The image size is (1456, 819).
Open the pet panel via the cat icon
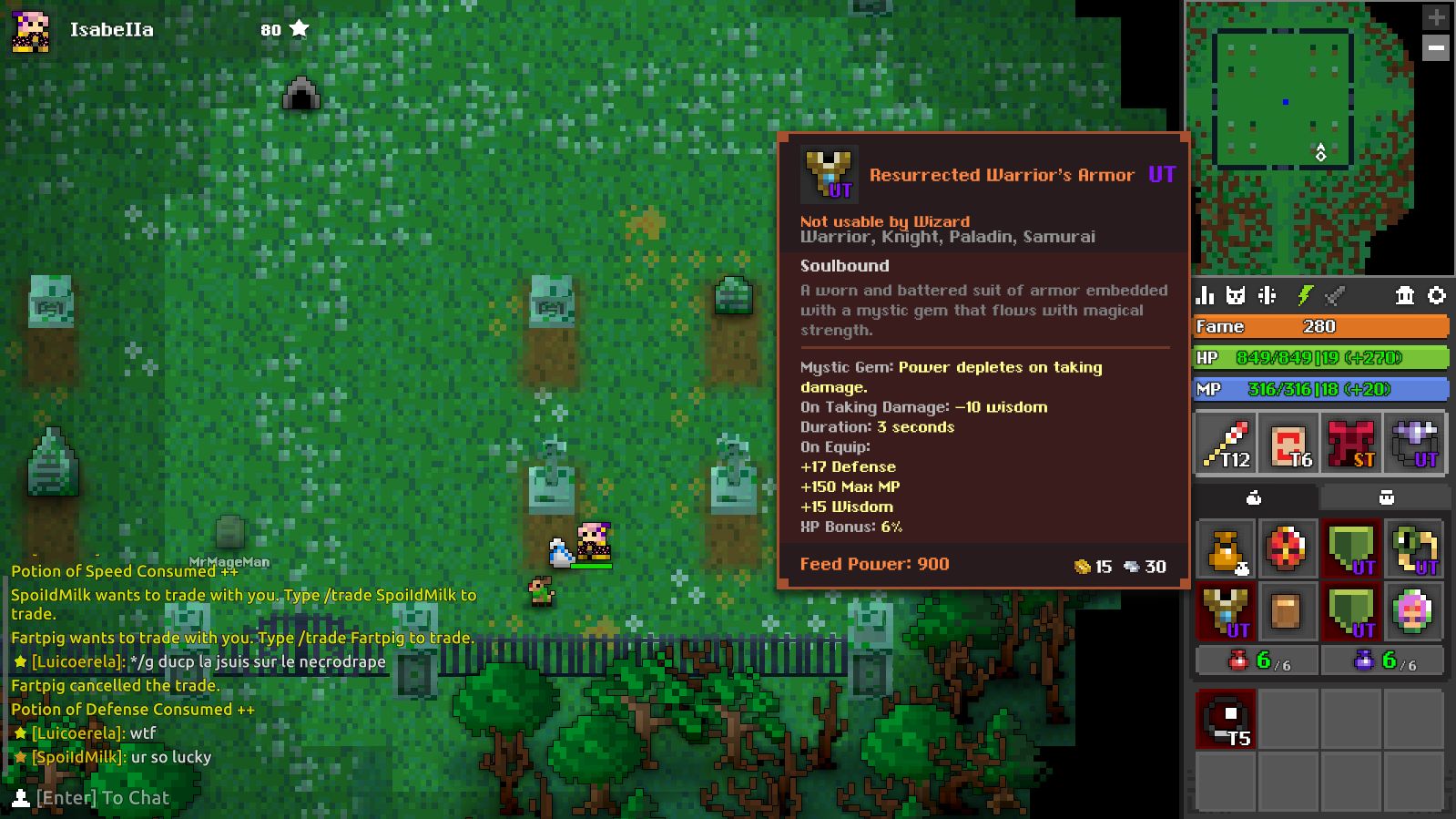(x=1236, y=296)
